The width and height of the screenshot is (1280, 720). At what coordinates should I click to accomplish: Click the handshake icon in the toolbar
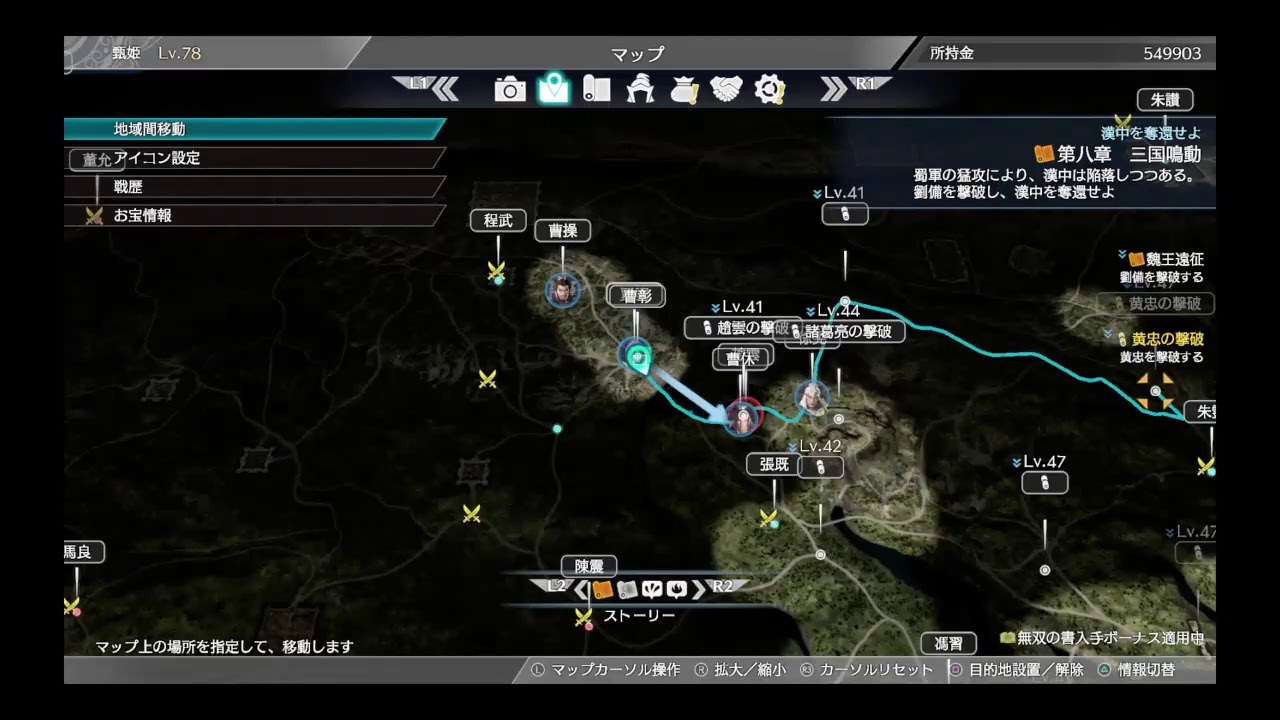point(726,88)
